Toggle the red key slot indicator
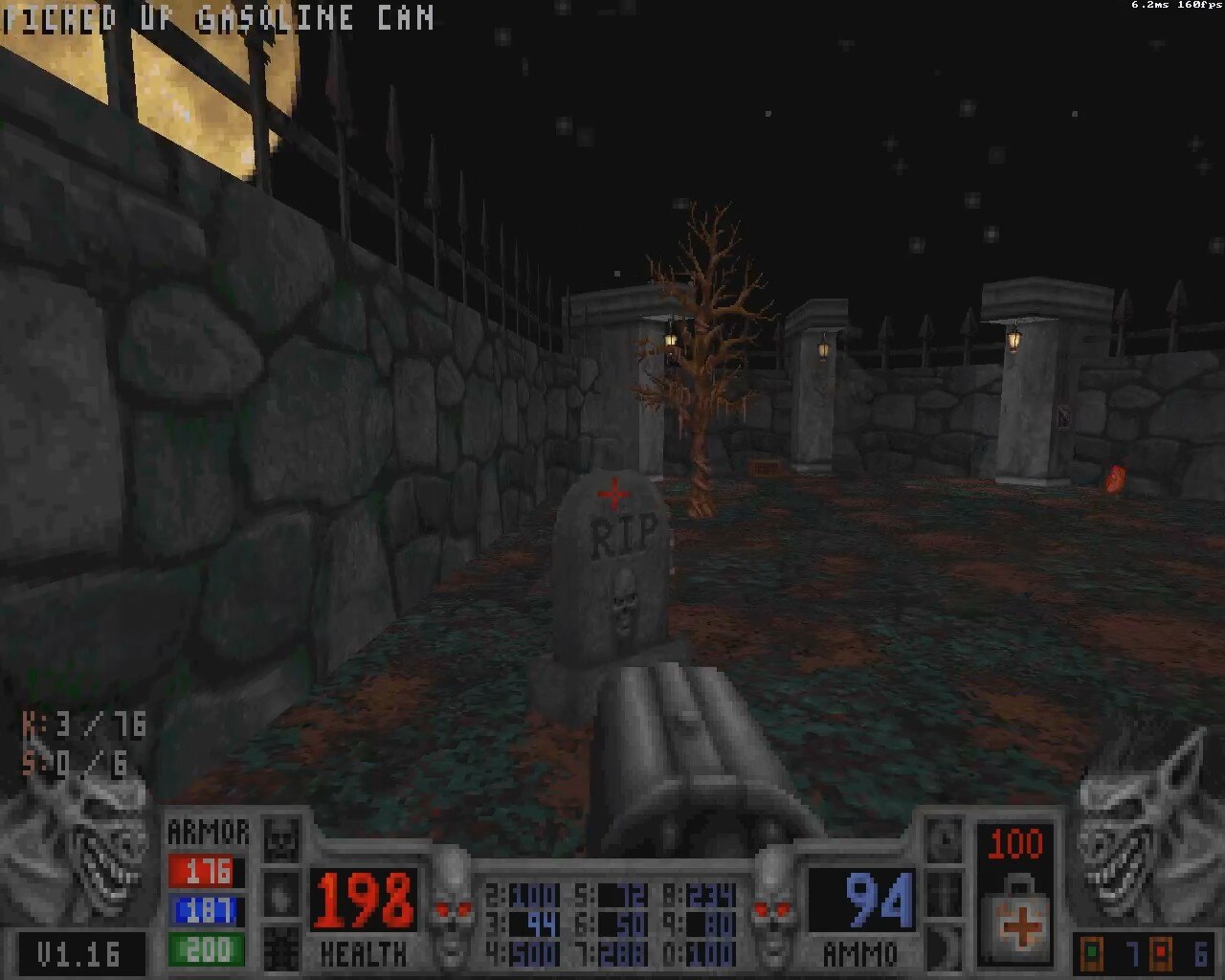1225x980 pixels. tap(1161, 952)
